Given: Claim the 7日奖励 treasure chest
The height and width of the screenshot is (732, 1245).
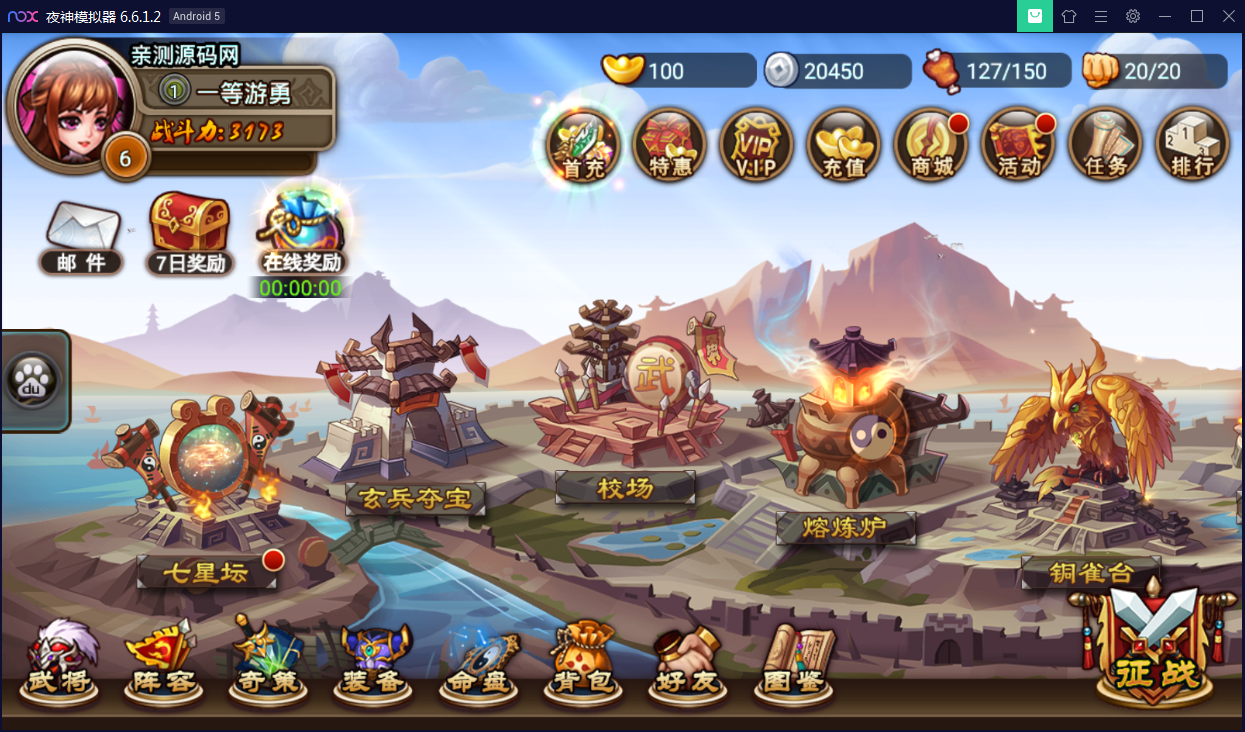Looking at the screenshot, I should click(190, 232).
